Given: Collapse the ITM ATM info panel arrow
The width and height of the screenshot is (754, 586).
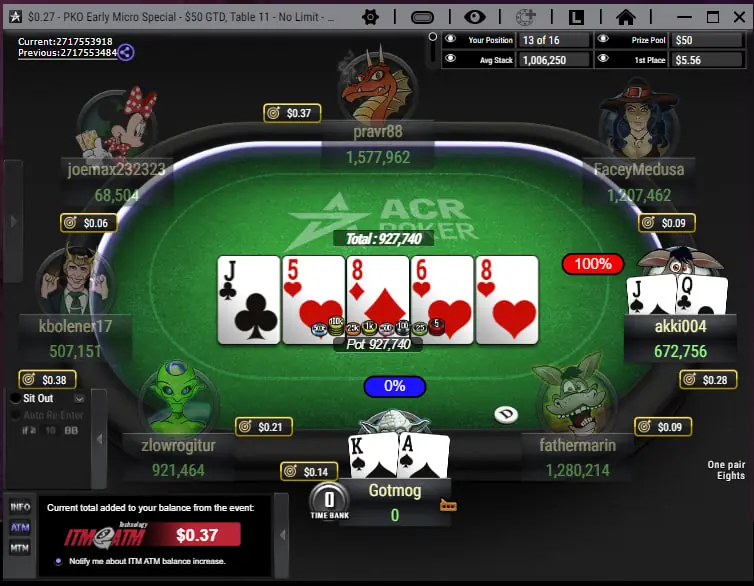Looking at the screenshot, I should tap(281, 535).
